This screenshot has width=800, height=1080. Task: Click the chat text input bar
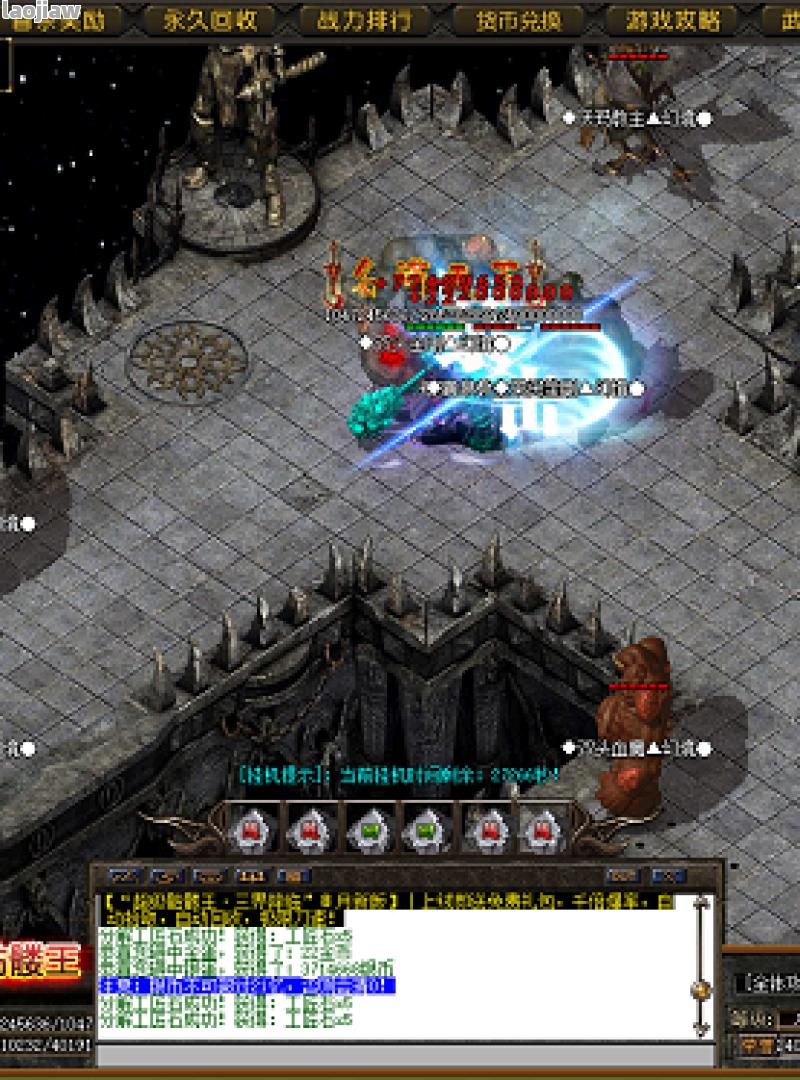pos(405,1055)
